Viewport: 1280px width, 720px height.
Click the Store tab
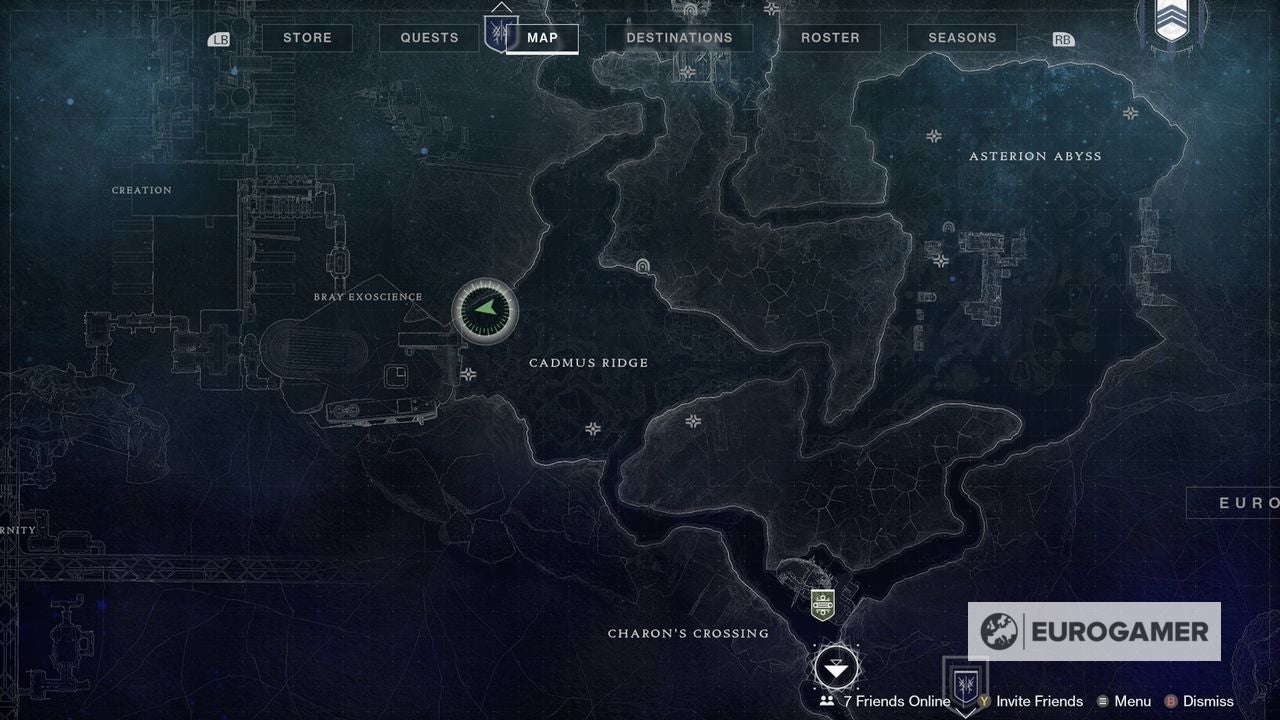[x=307, y=37]
